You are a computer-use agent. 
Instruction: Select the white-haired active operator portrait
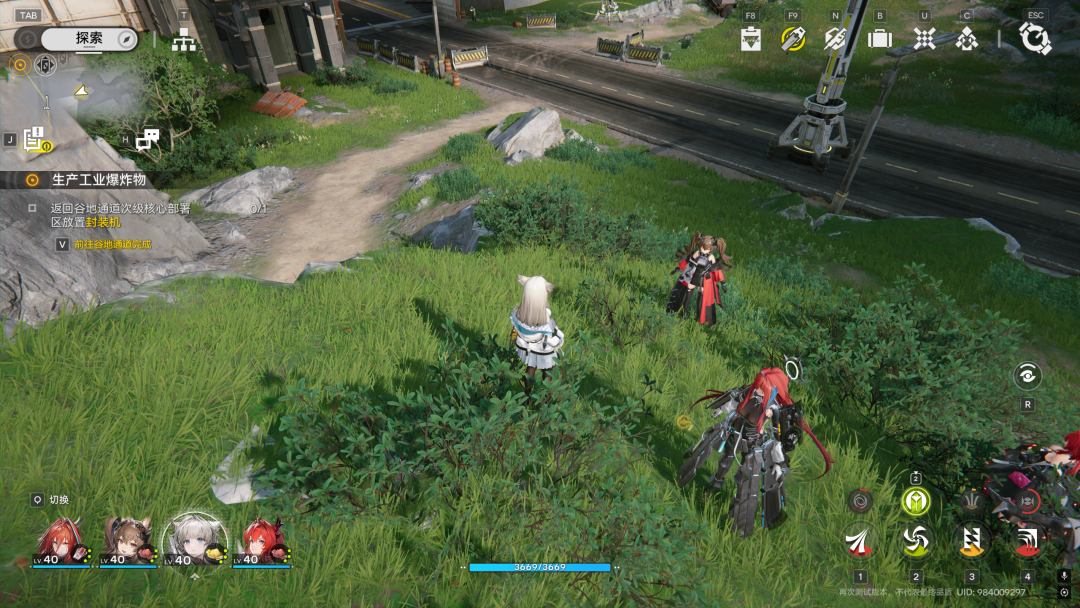coord(194,540)
